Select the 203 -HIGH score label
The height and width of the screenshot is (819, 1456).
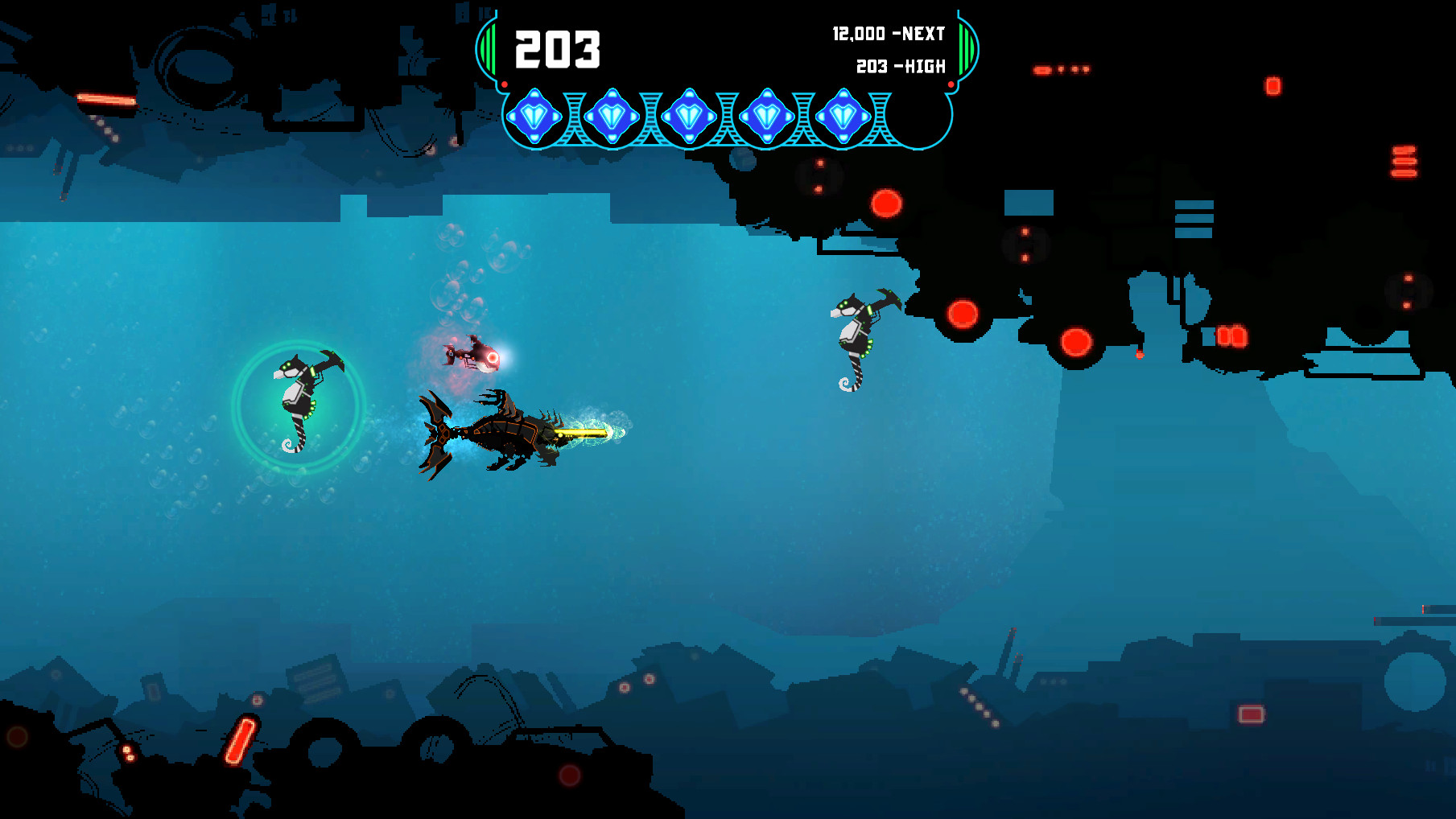point(899,68)
